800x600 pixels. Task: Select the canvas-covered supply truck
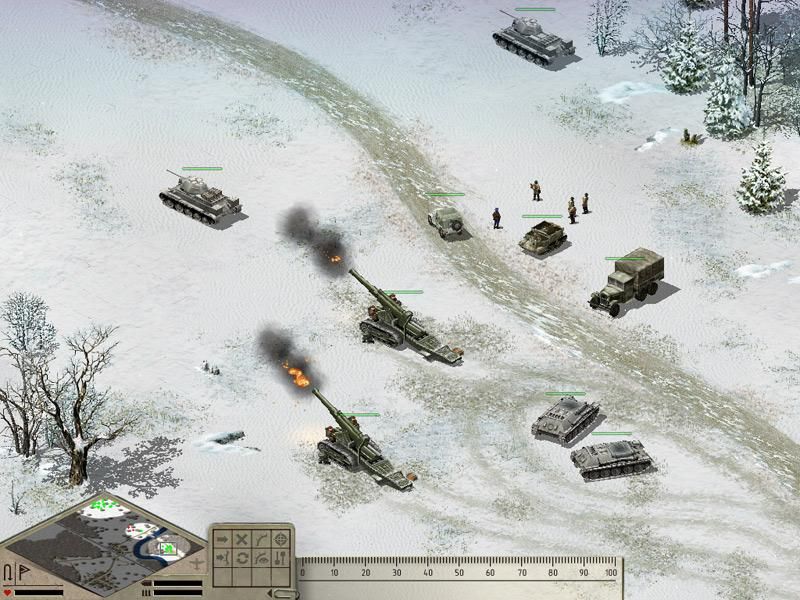click(625, 280)
